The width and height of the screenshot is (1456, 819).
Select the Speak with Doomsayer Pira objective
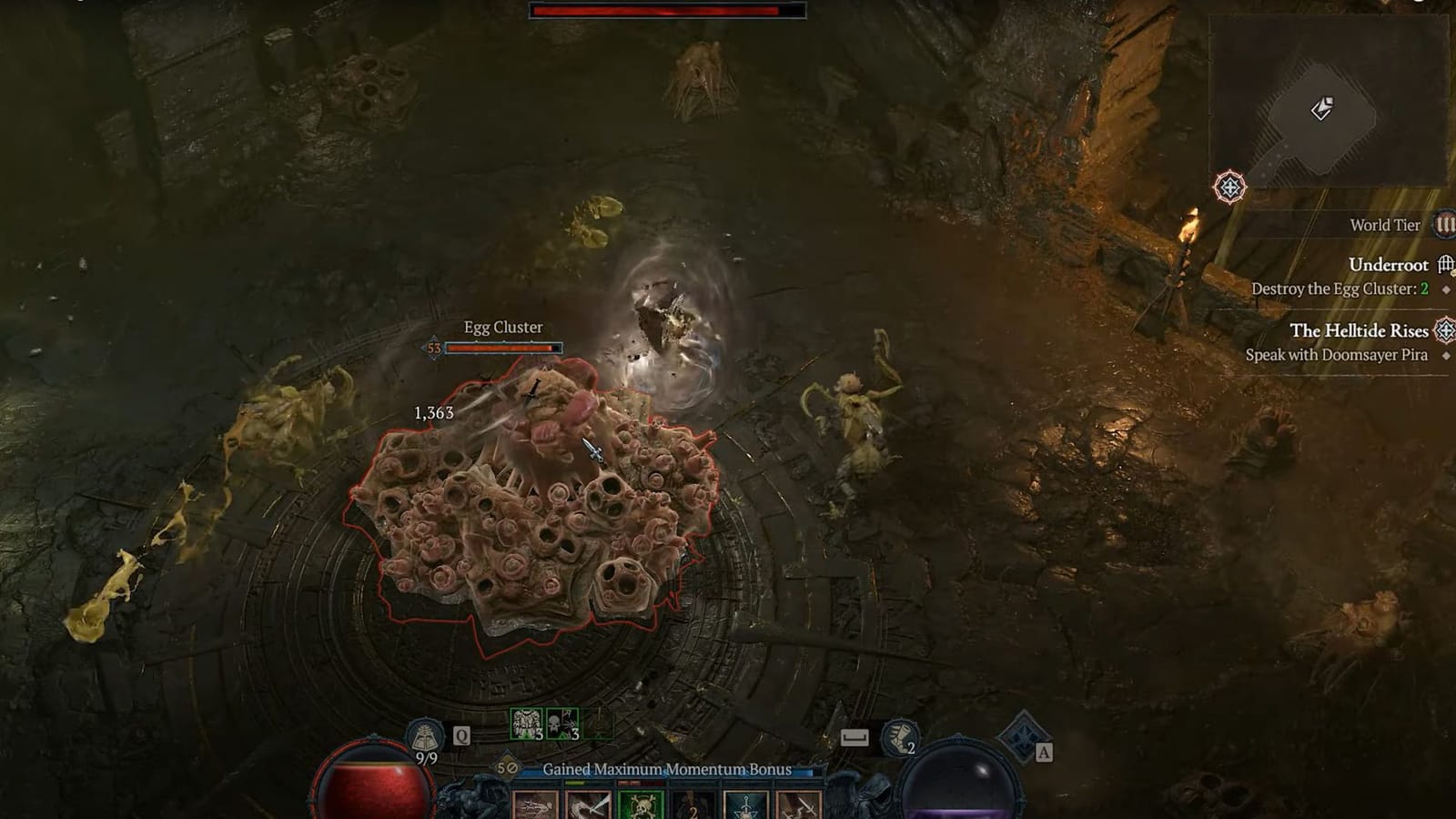point(1337,354)
